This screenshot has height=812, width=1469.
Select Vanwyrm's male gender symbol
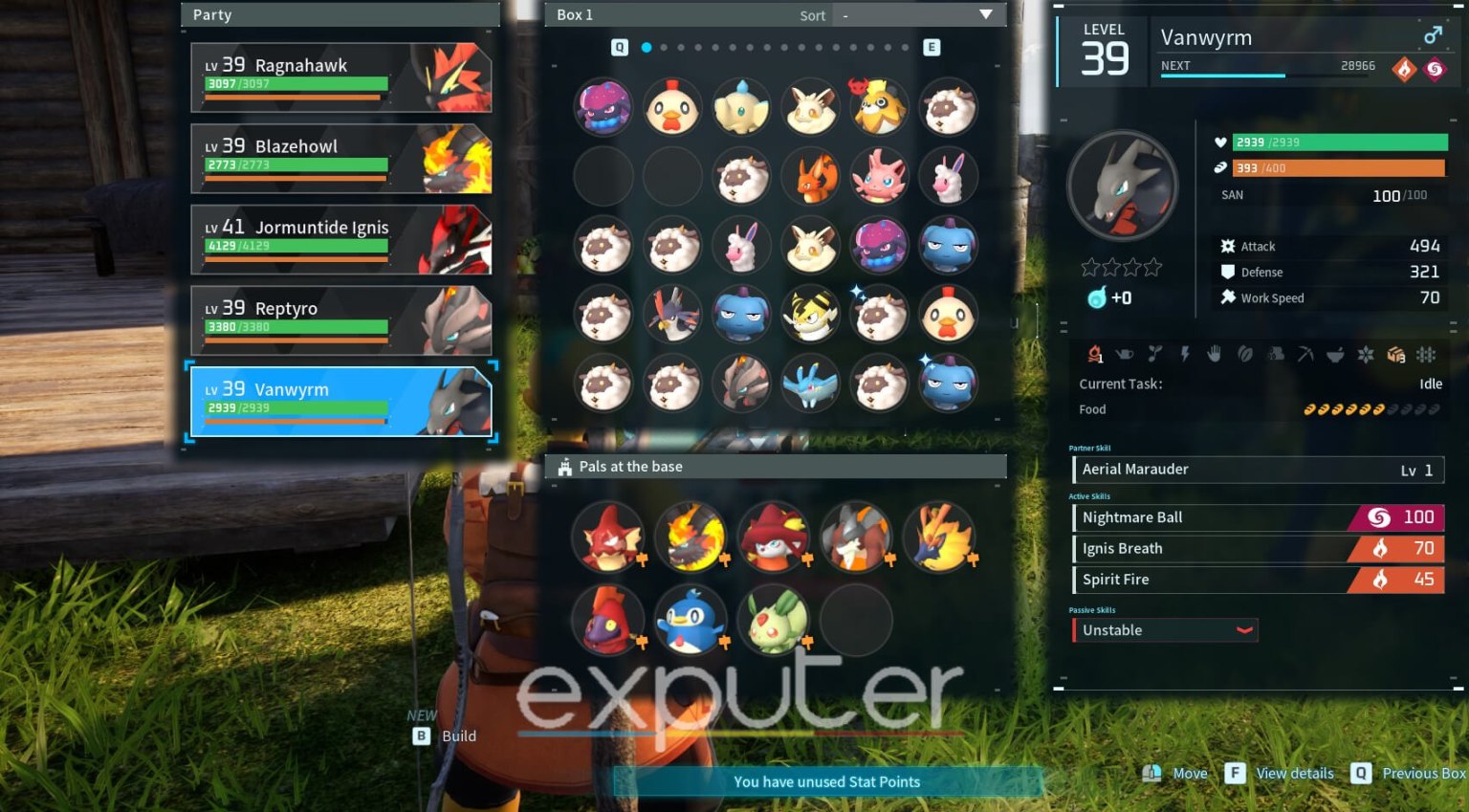click(x=1432, y=34)
